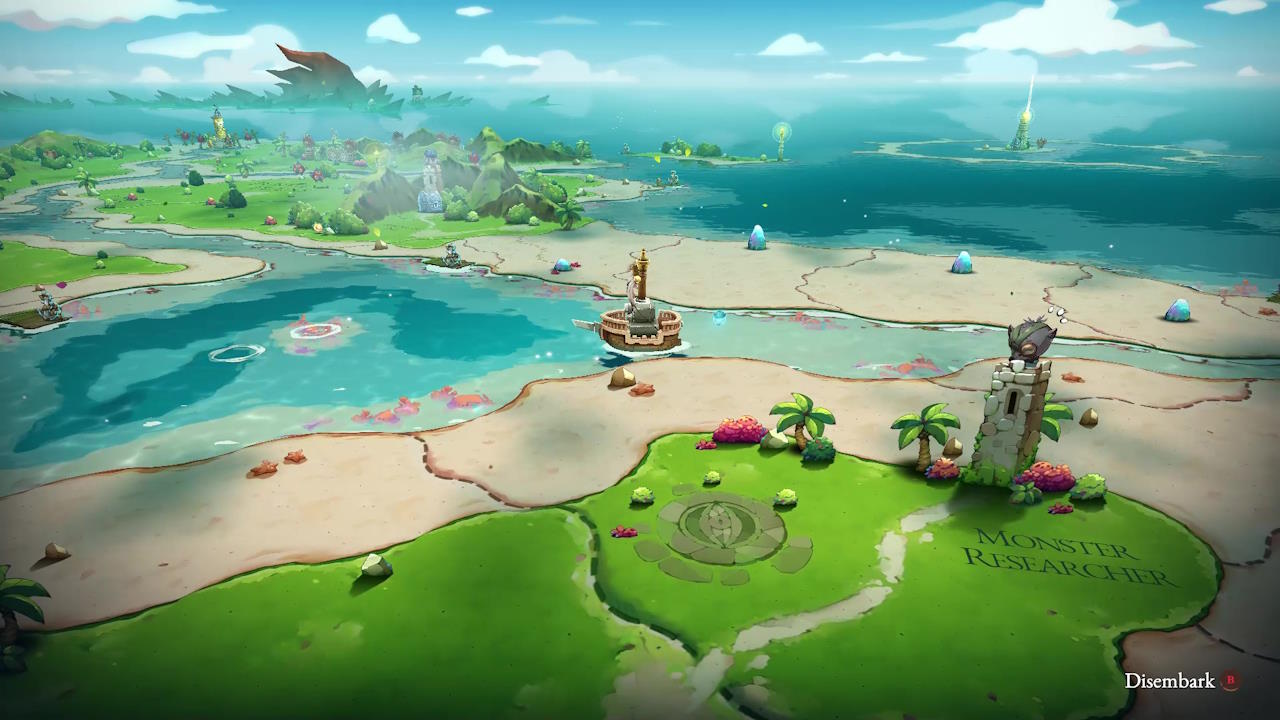Select the golden mast crowning the ship

pyautogui.click(x=643, y=258)
